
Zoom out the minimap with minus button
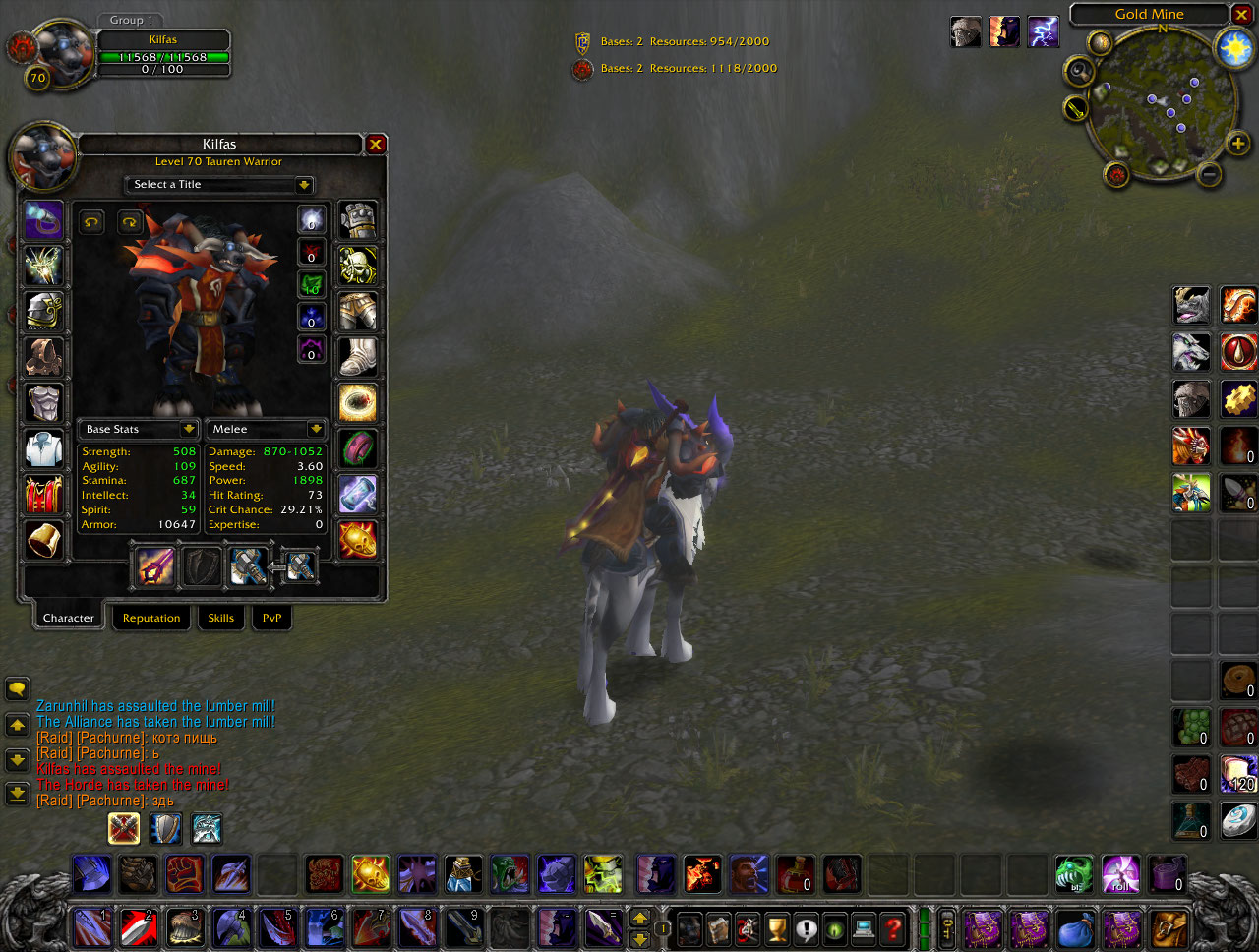1210,174
